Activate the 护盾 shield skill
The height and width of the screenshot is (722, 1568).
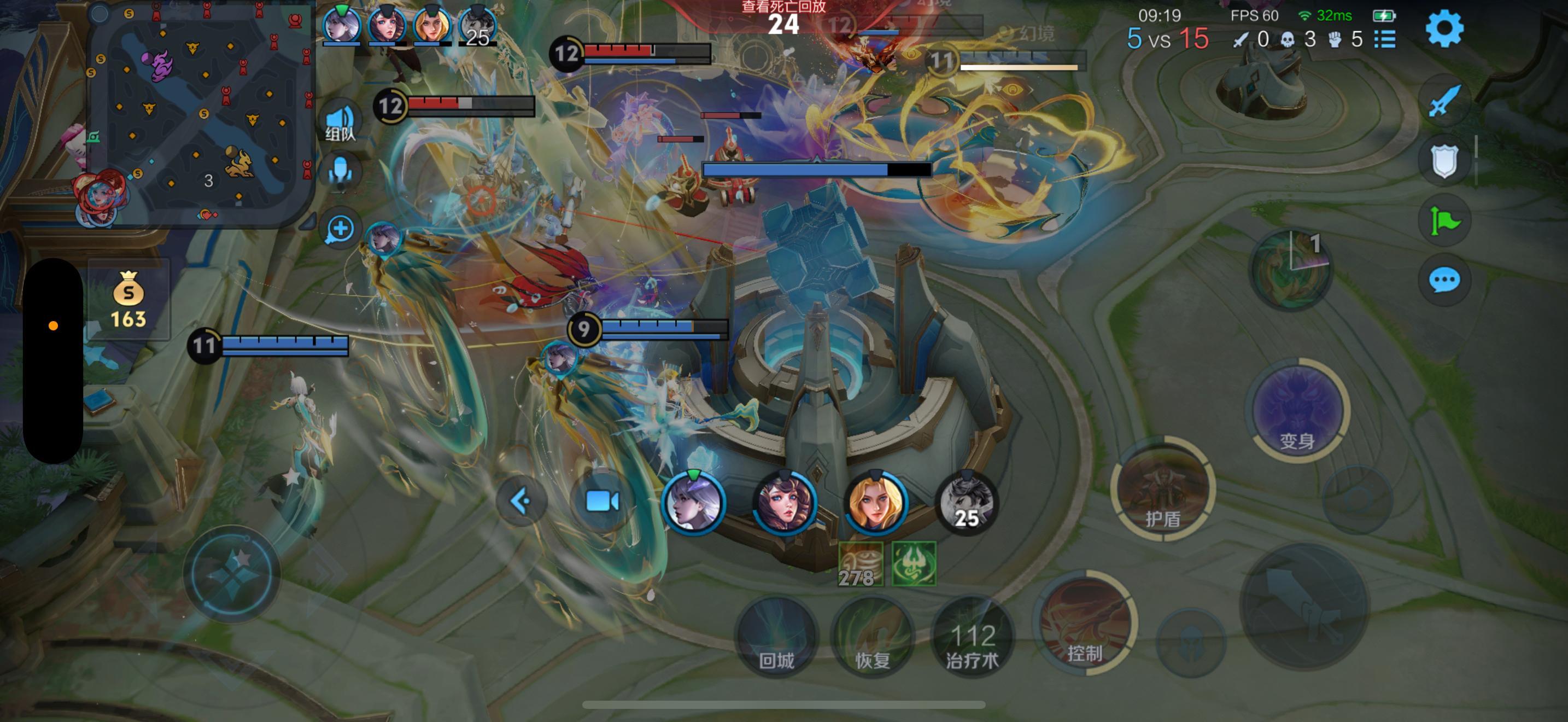coord(1163,490)
